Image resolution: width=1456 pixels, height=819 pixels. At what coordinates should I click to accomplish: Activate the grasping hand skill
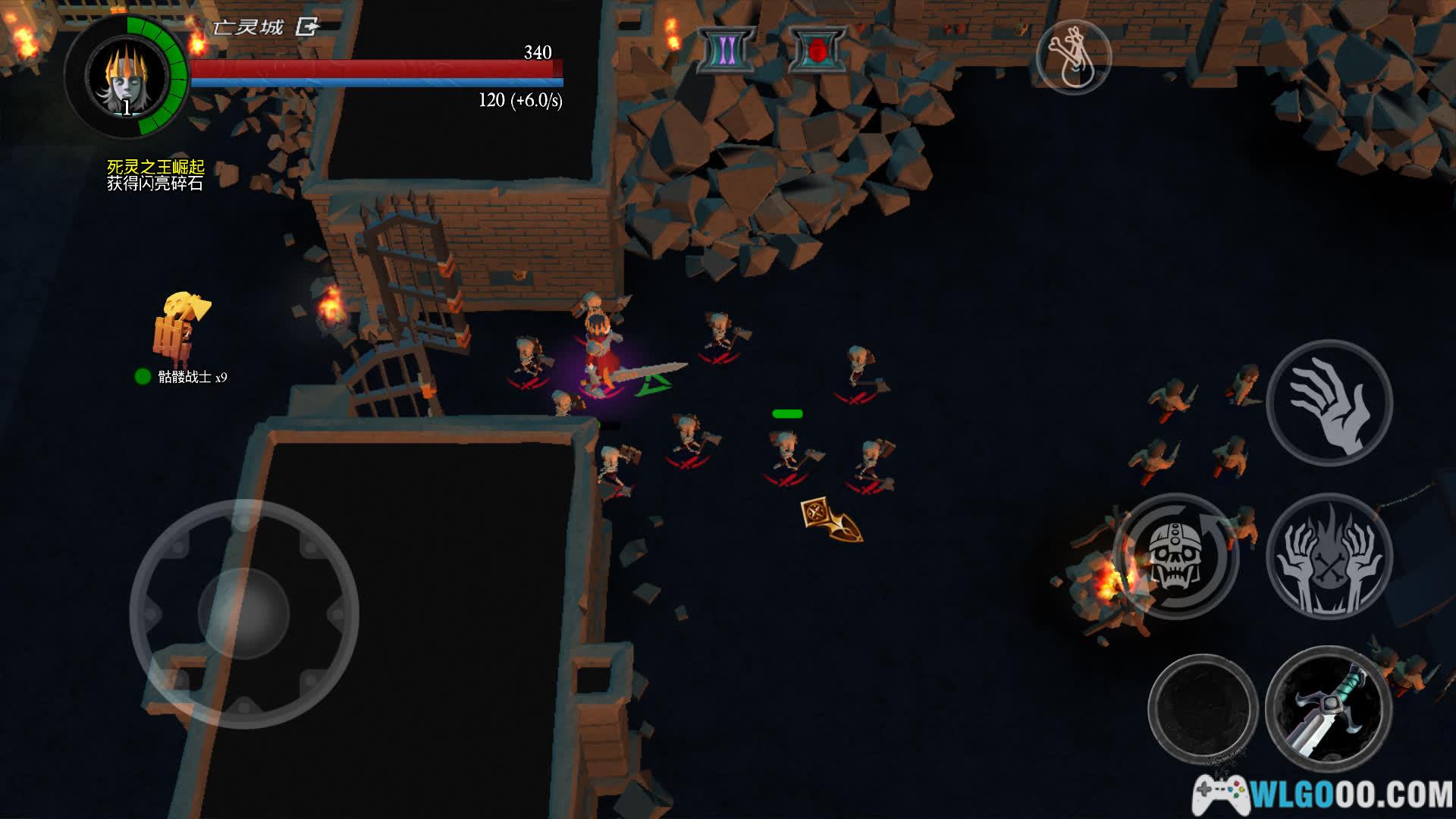(1329, 403)
